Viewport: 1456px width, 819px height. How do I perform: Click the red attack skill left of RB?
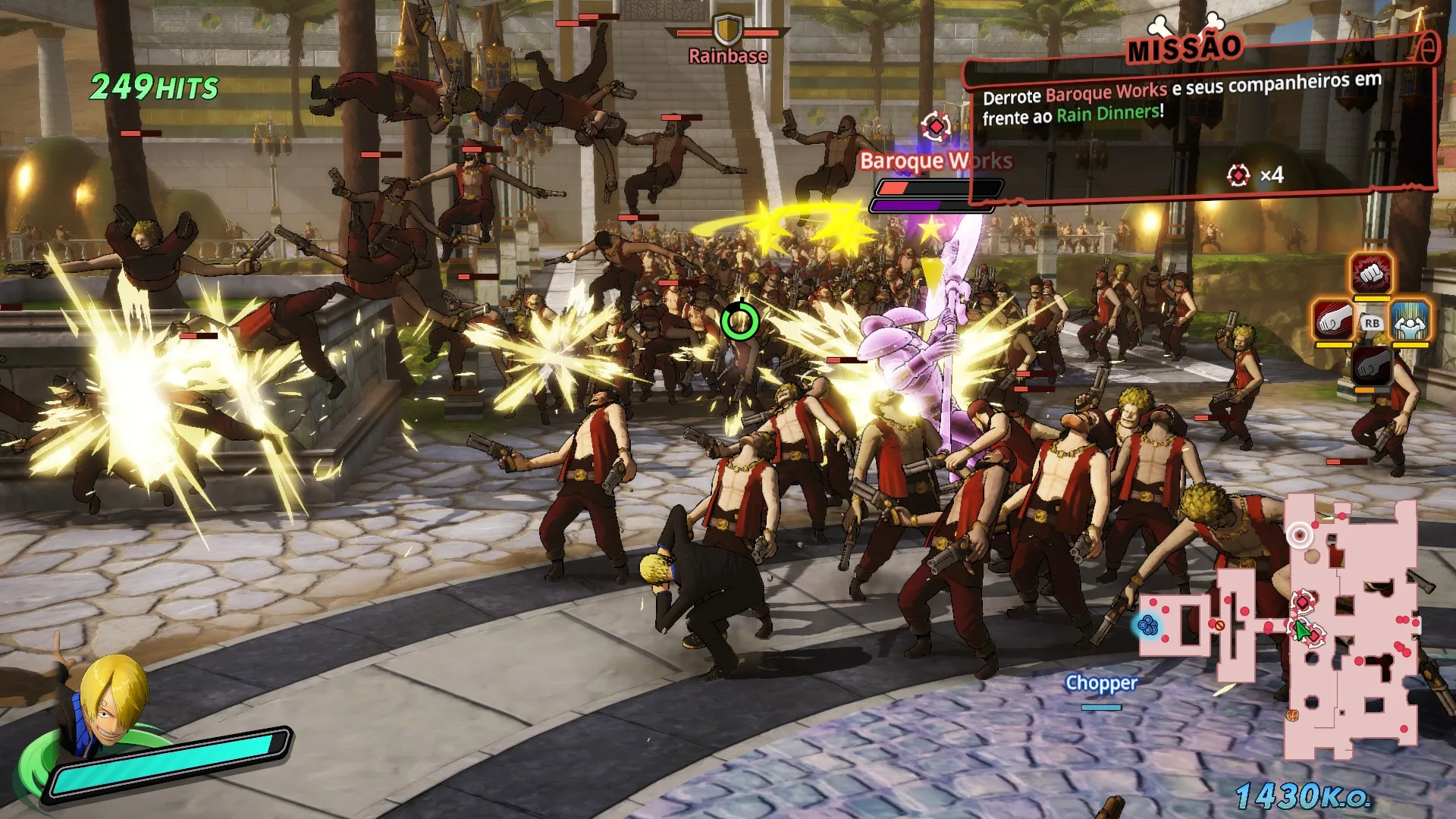pos(1332,320)
